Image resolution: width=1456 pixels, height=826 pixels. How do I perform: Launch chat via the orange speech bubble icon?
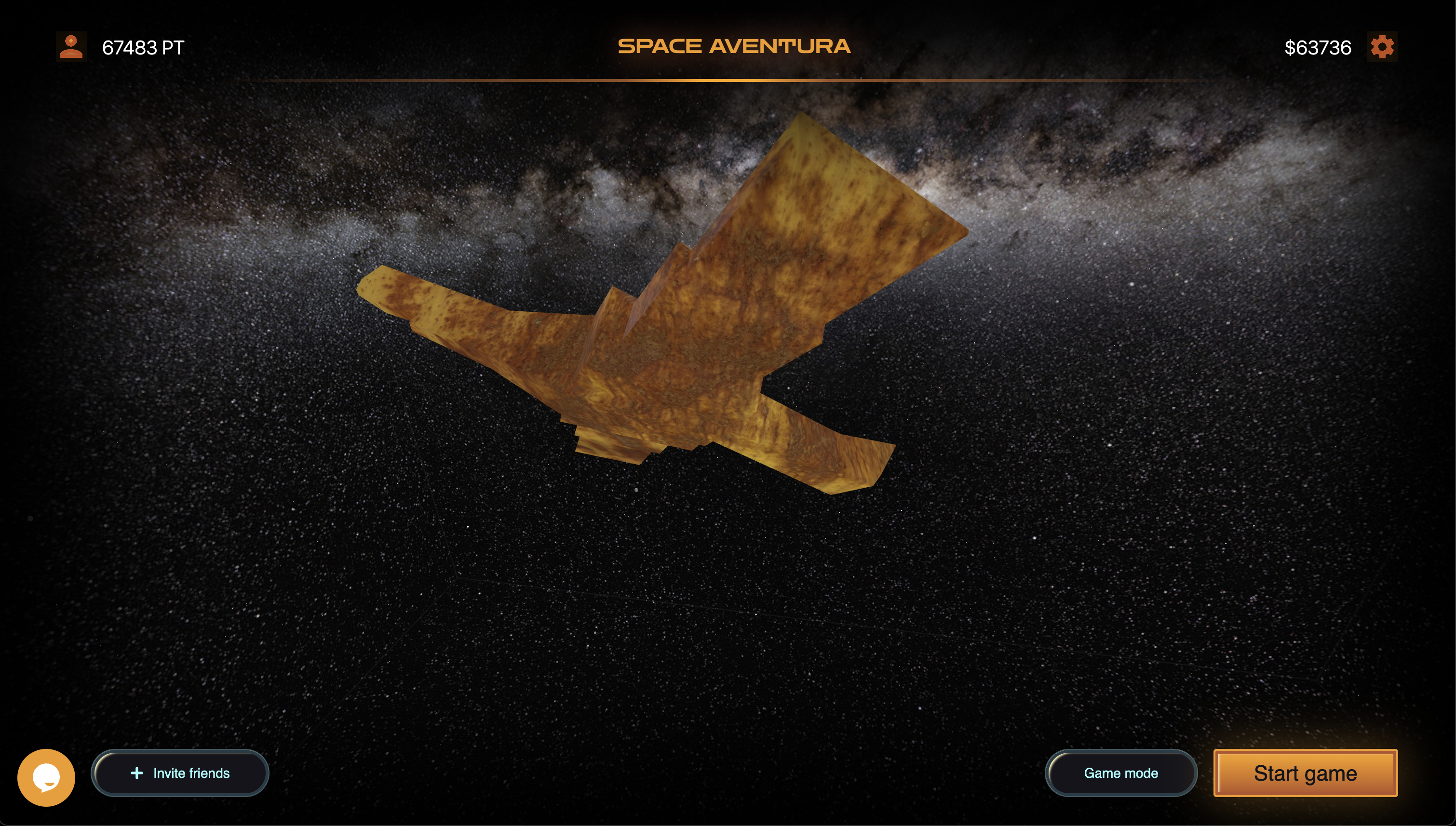pos(46,778)
